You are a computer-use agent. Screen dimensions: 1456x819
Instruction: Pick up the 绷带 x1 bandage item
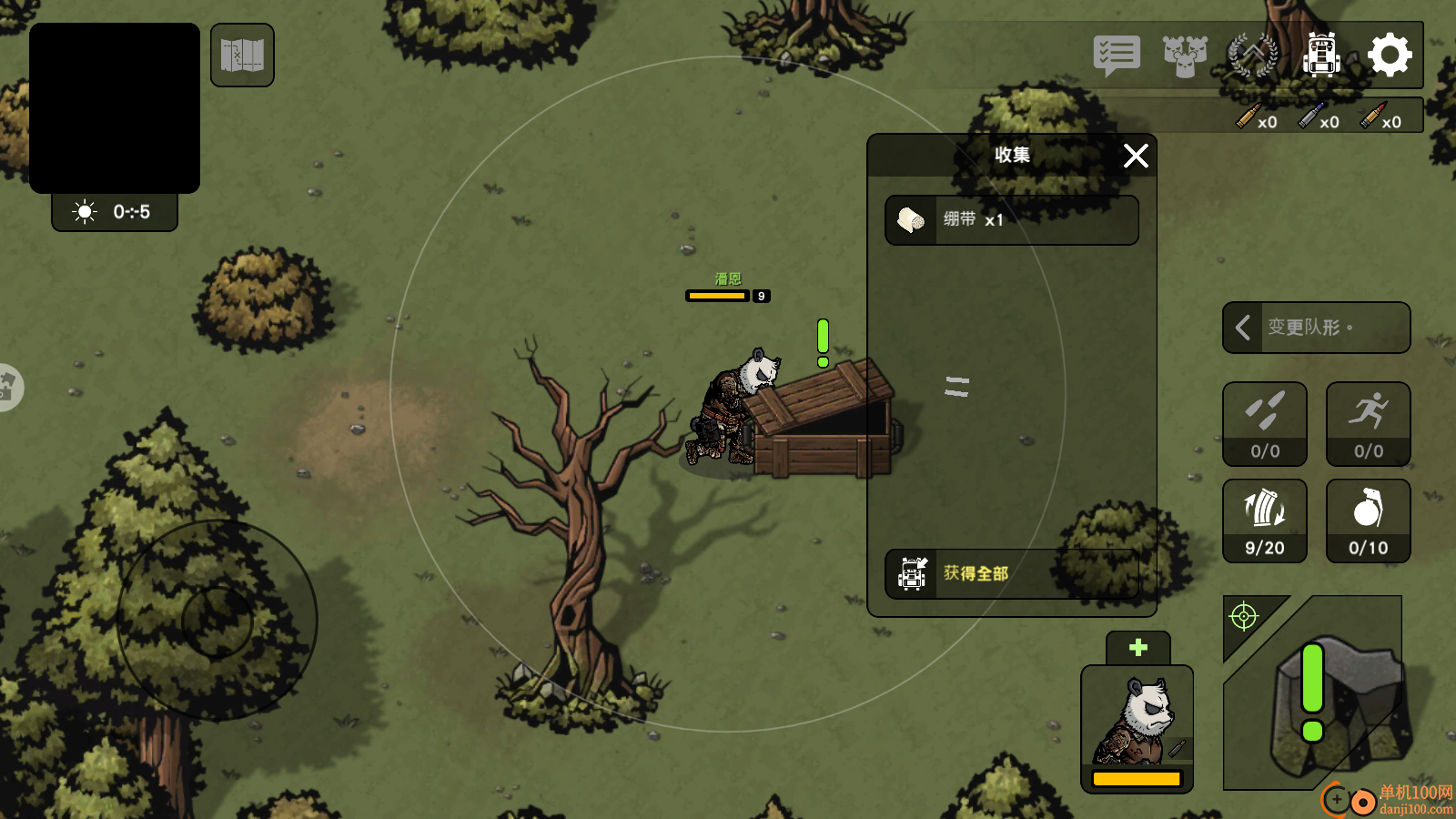(1011, 220)
